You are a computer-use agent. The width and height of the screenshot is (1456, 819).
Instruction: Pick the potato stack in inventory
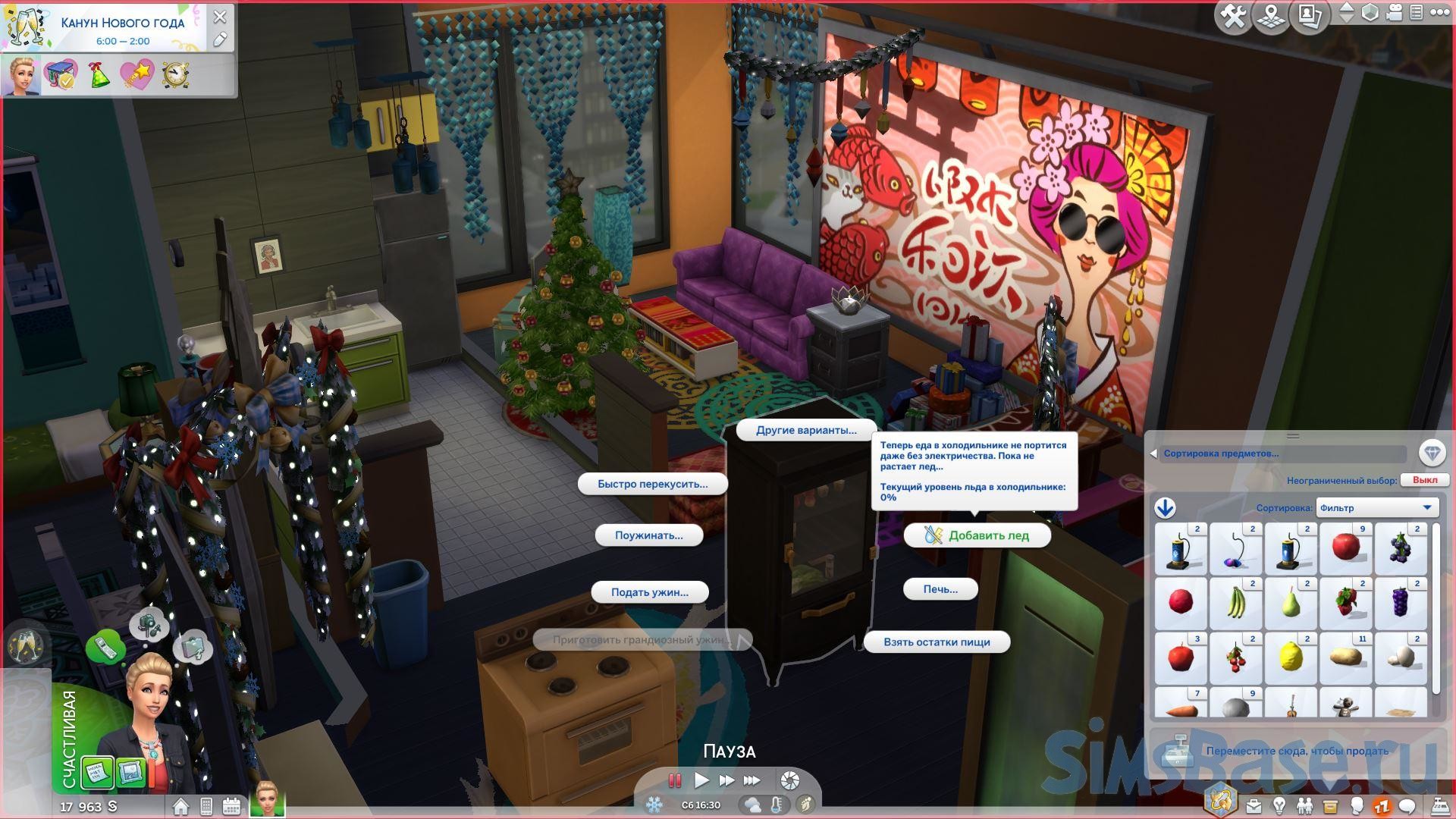(1346, 657)
